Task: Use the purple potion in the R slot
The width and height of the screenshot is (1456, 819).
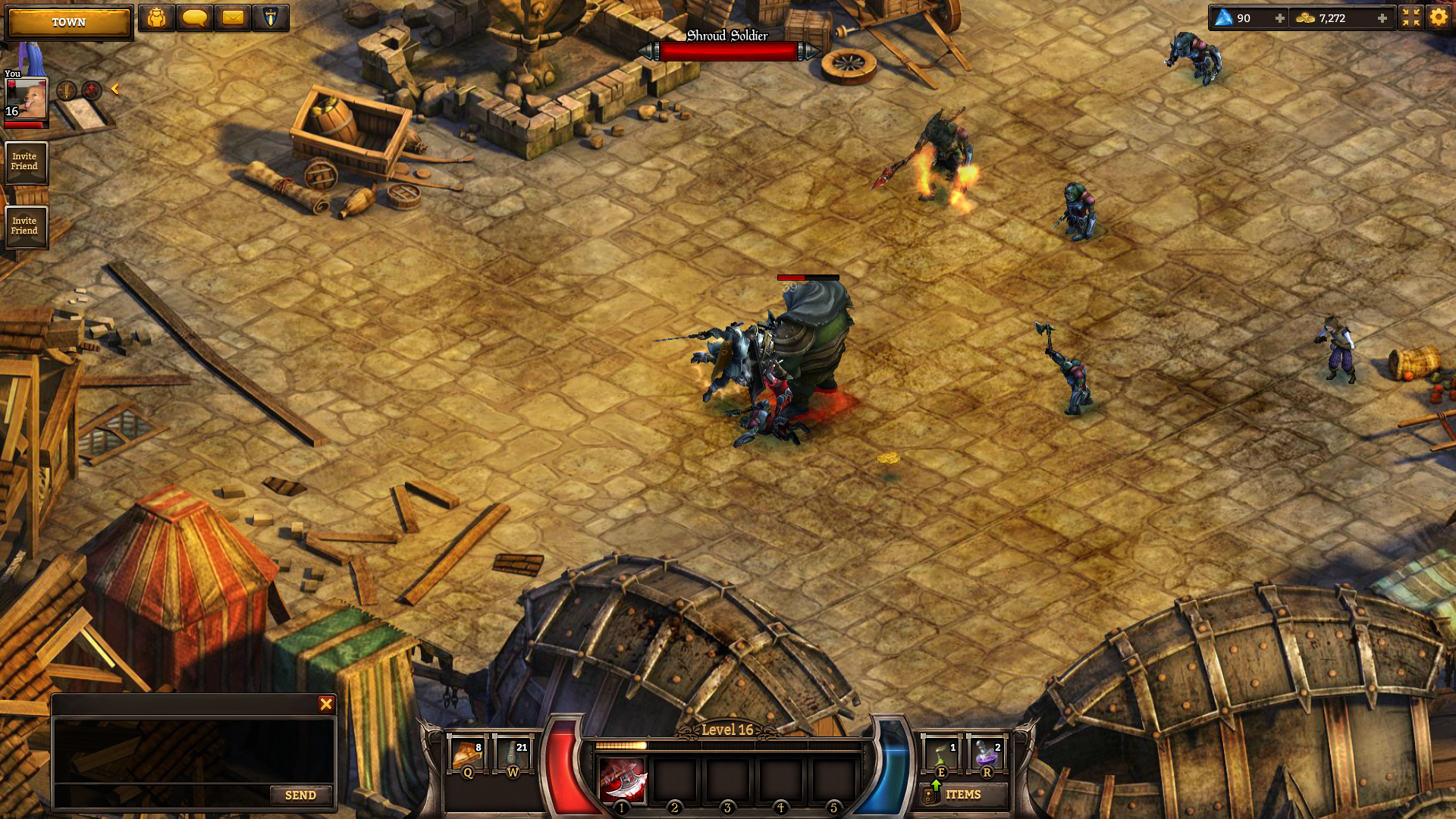Action: (987, 755)
